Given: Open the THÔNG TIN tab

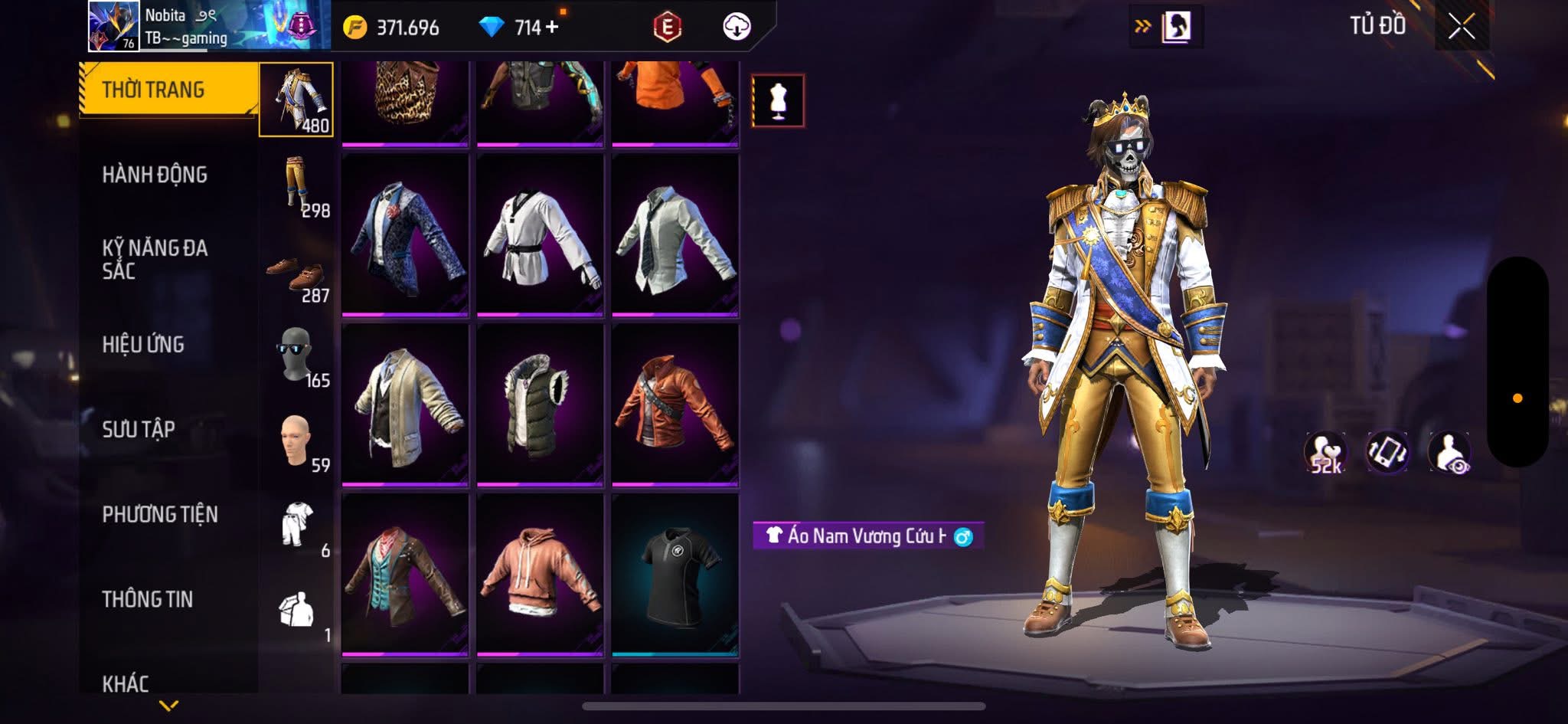Looking at the screenshot, I should tap(147, 599).
